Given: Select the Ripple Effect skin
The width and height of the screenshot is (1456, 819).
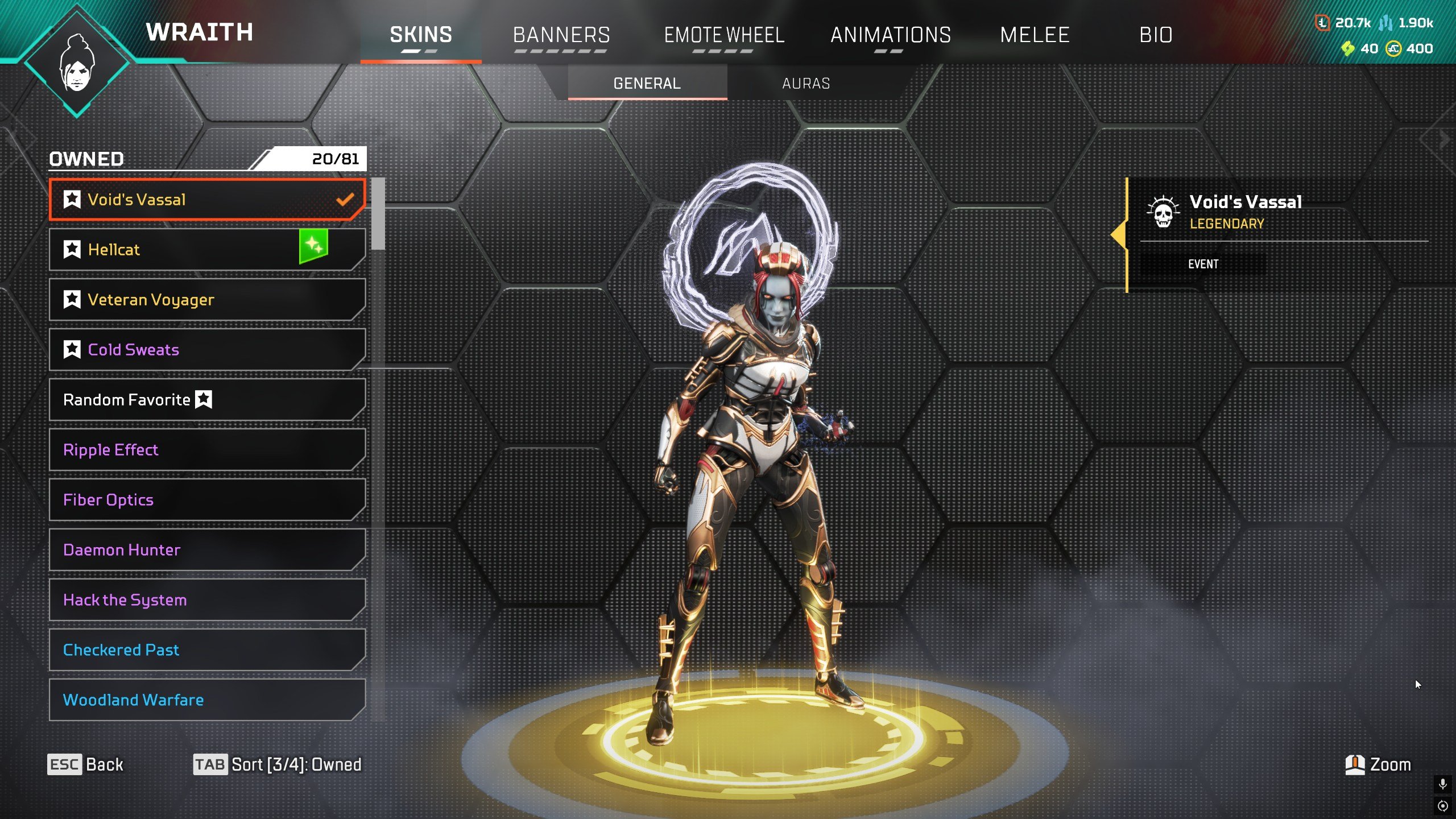Looking at the screenshot, I should point(207,450).
